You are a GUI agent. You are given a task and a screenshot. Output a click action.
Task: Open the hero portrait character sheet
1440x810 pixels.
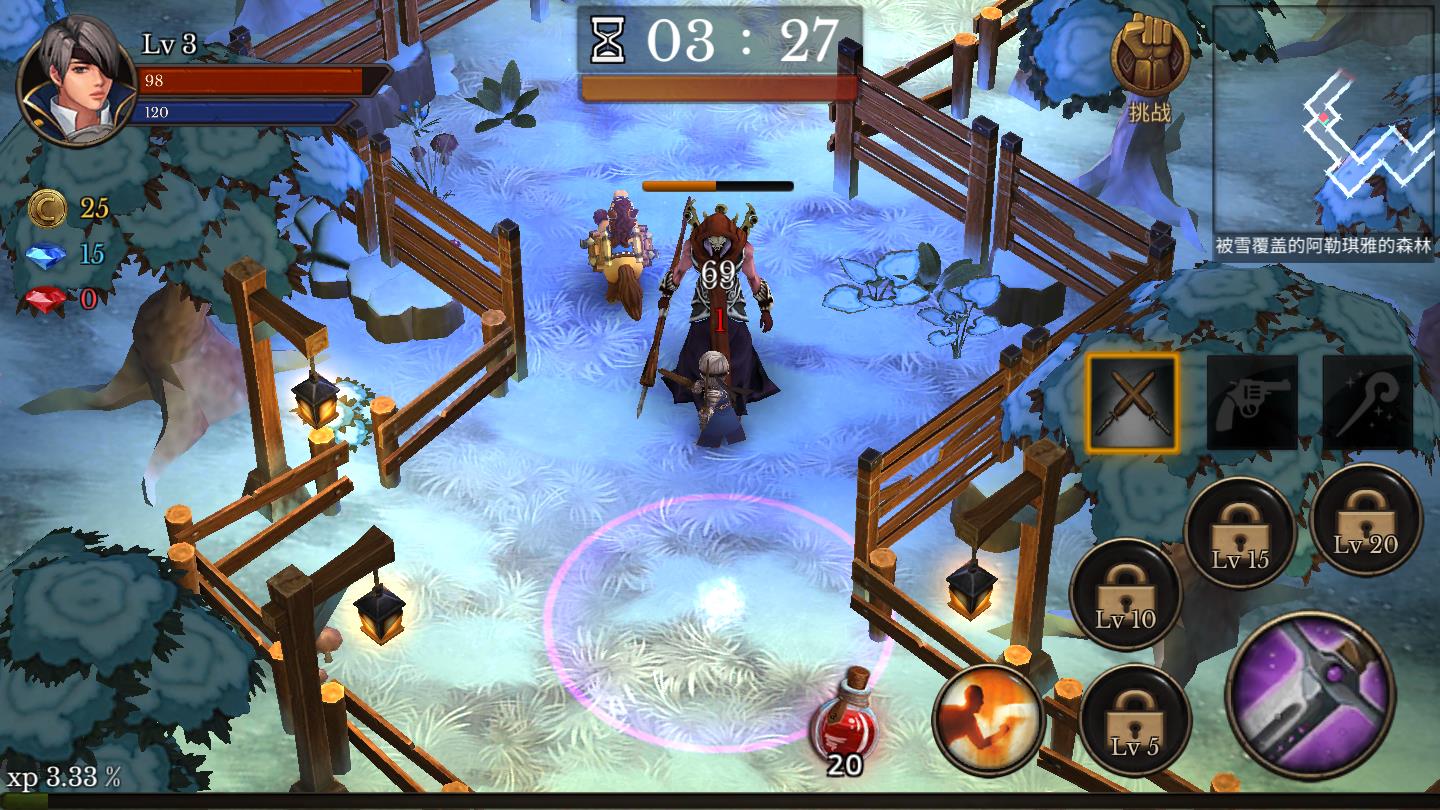pyautogui.click(x=76, y=82)
